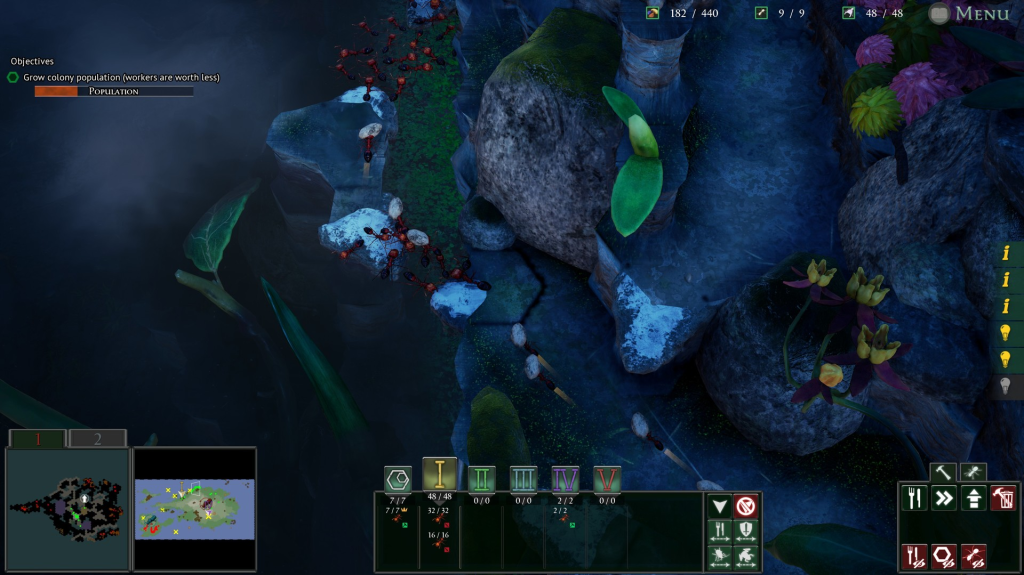Select pheromone group II
The width and height of the screenshot is (1024, 575).
pos(482,478)
